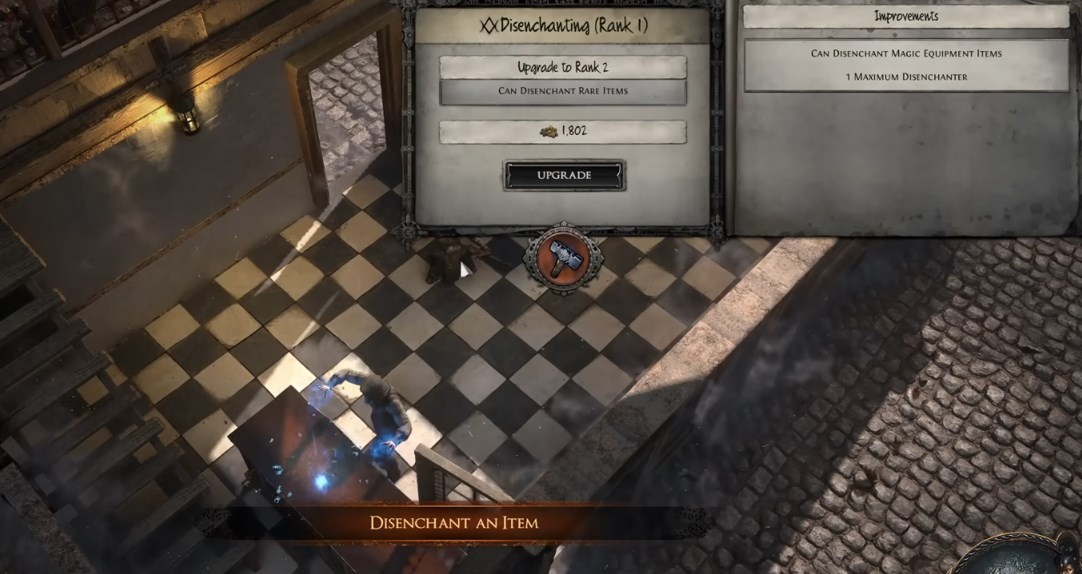Click the Upgrade button
The image size is (1082, 574).
point(564,175)
